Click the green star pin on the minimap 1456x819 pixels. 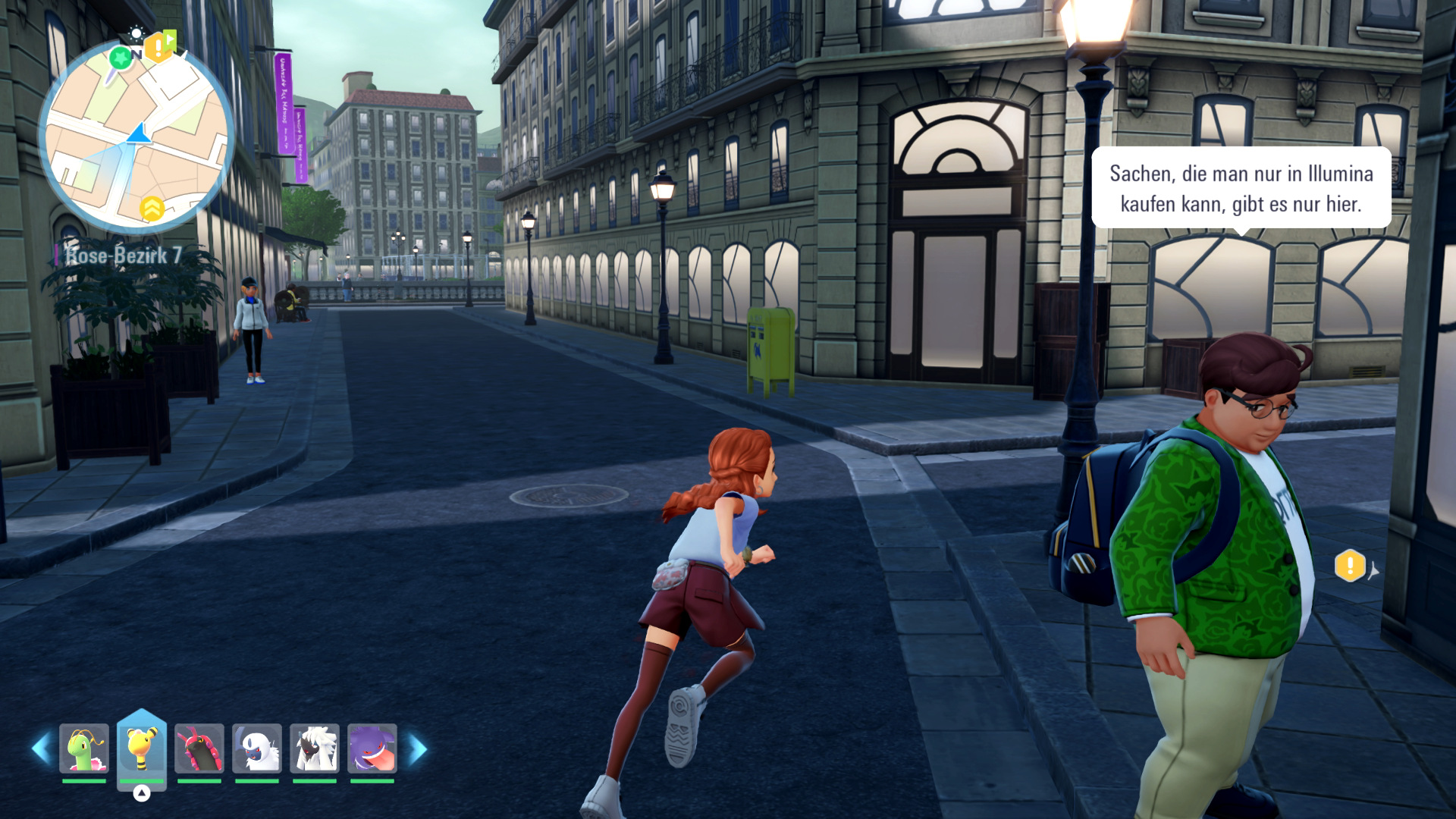click(120, 57)
